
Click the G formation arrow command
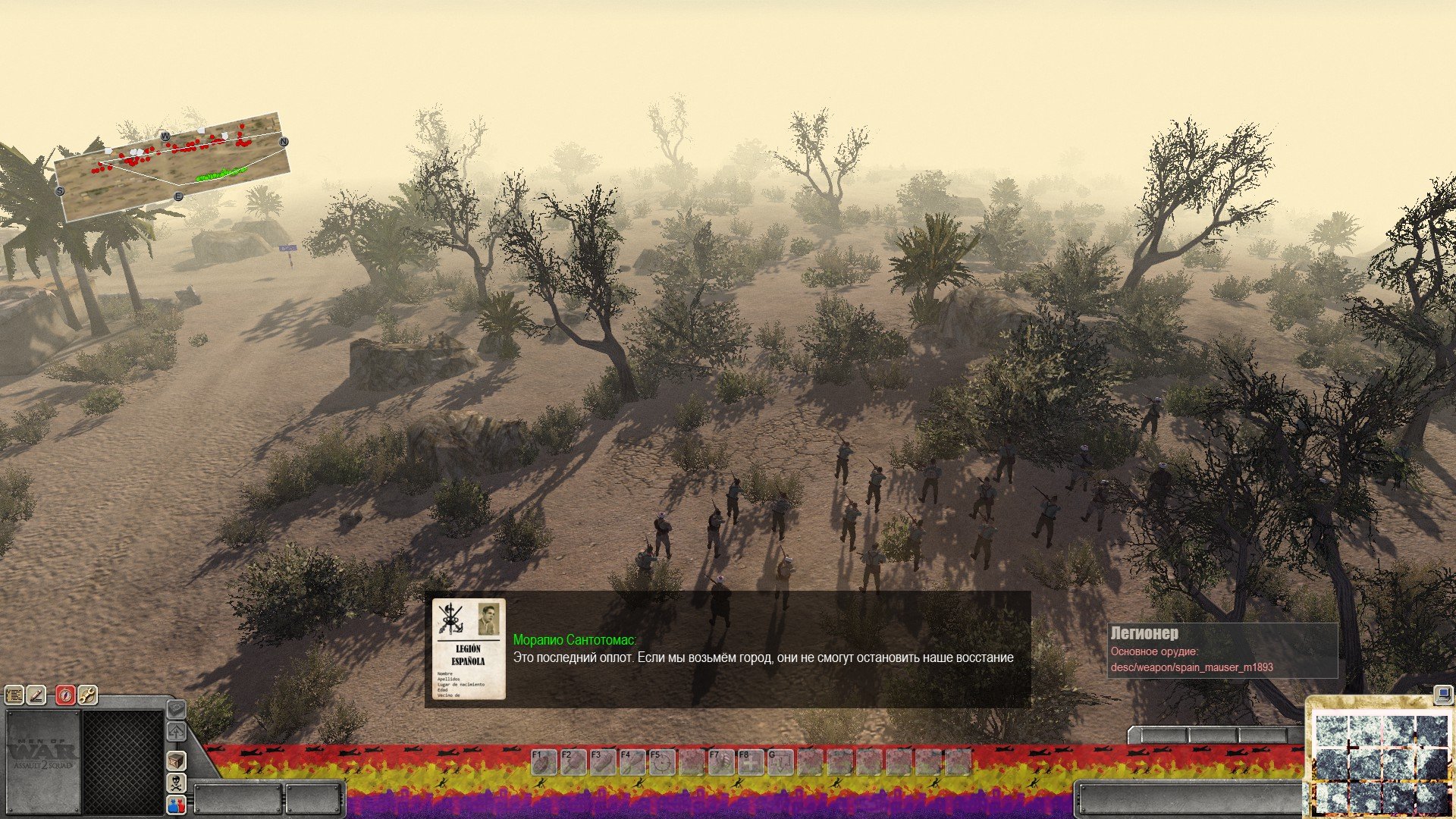pyautogui.click(x=780, y=762)
